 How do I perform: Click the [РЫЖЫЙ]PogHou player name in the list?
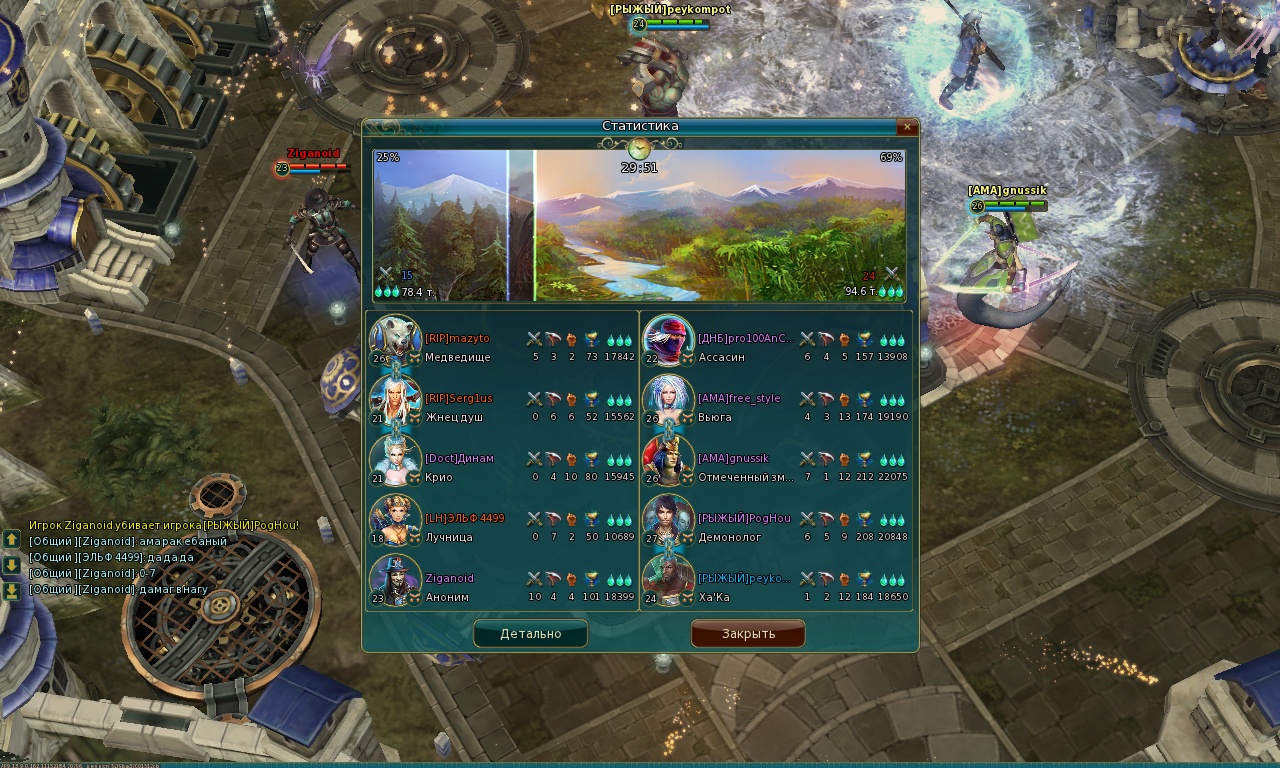click(x=744, y=518)
